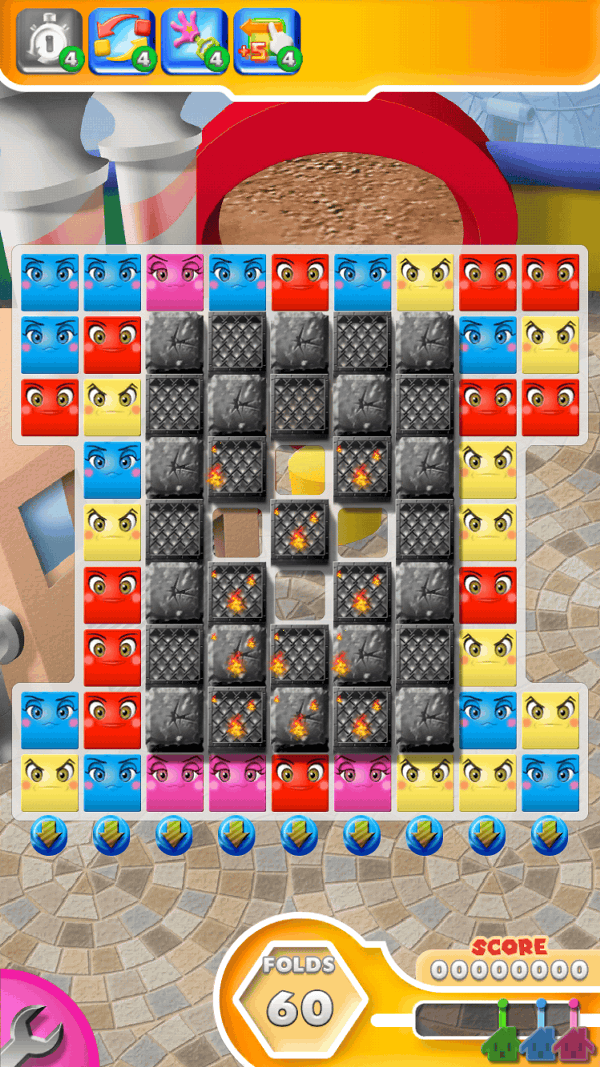
Task: Choose the red block in the bottom row
Action: (300, 782)
